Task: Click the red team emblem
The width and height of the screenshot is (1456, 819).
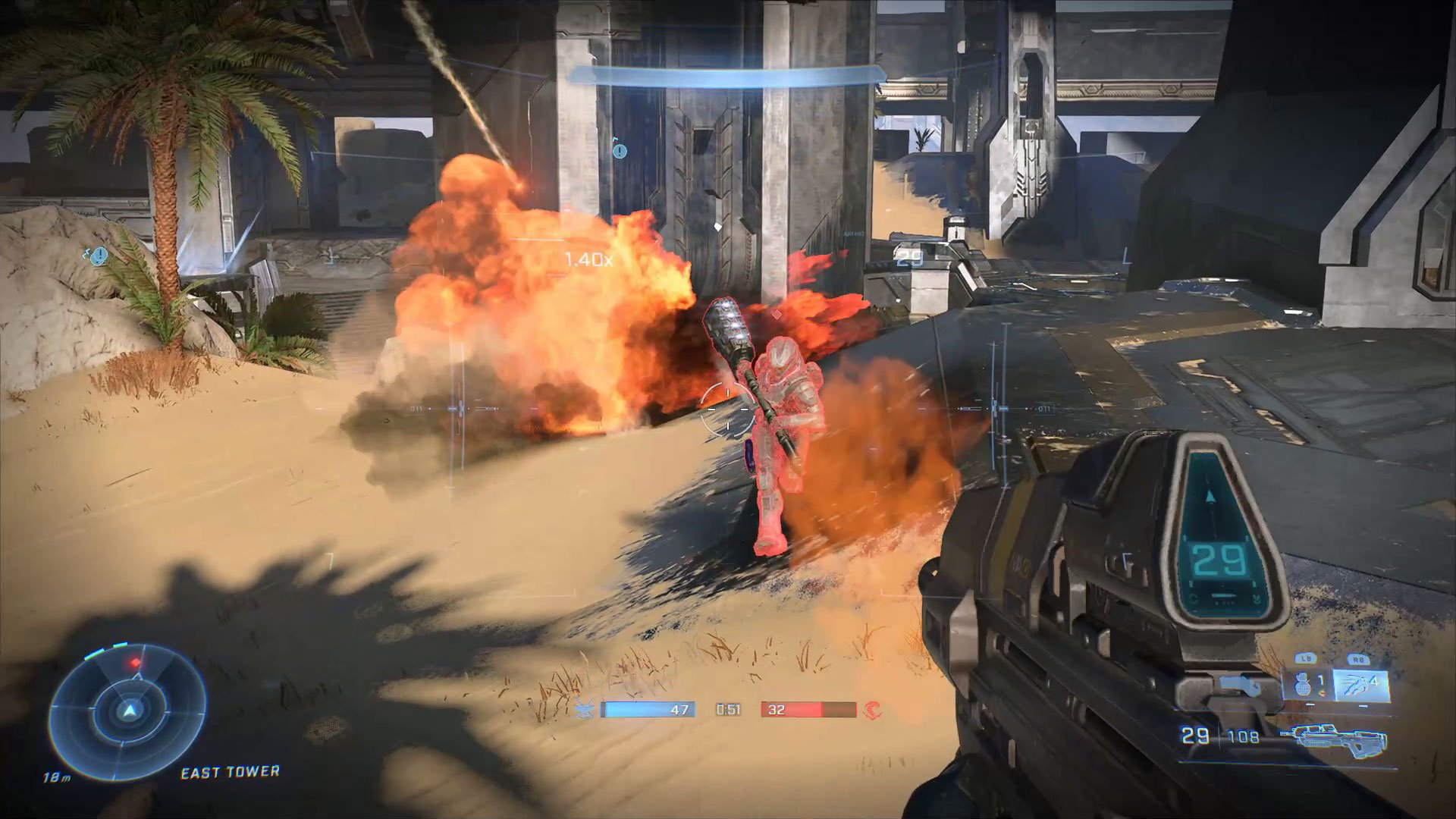Action: pyautogui.click(x=871, y=710)
